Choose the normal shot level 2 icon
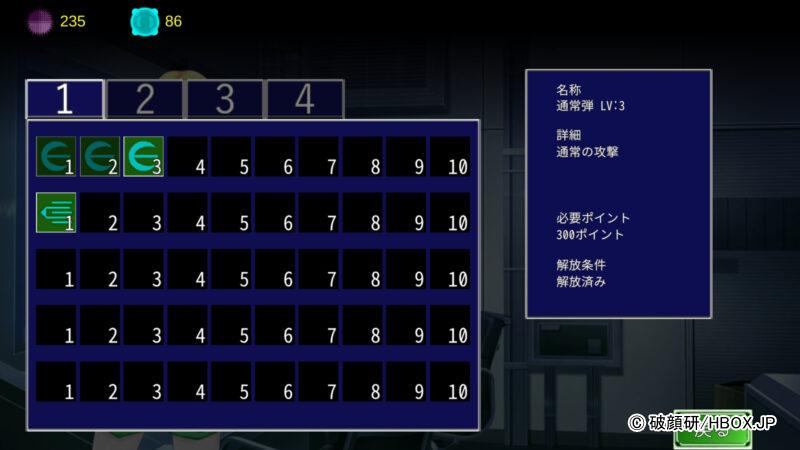Screen dimensions: 800x450 coord(100,157)
